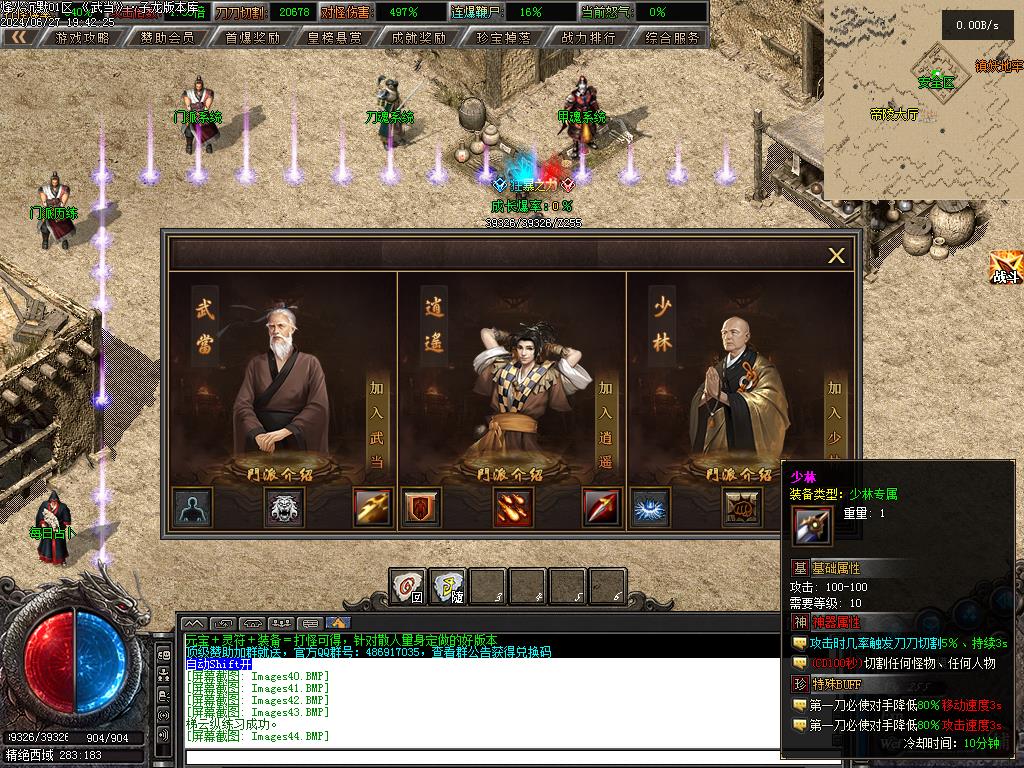Viewport: 1024px width, 768px height.
Task: Collapse the top menu with the arrow button
Action: [x=19, y=37]
